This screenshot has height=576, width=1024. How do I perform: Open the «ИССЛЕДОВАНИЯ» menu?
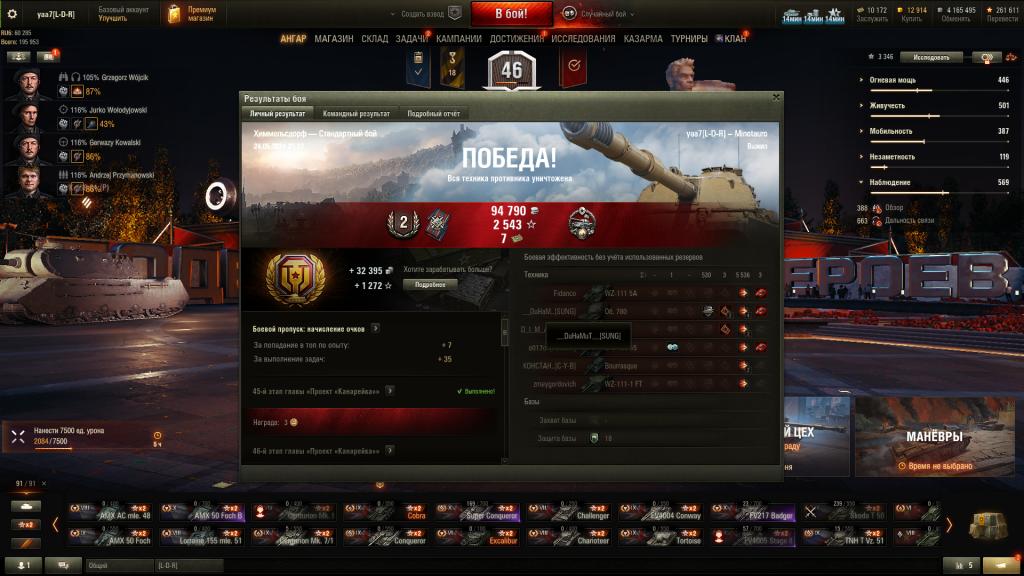[583, 39]
